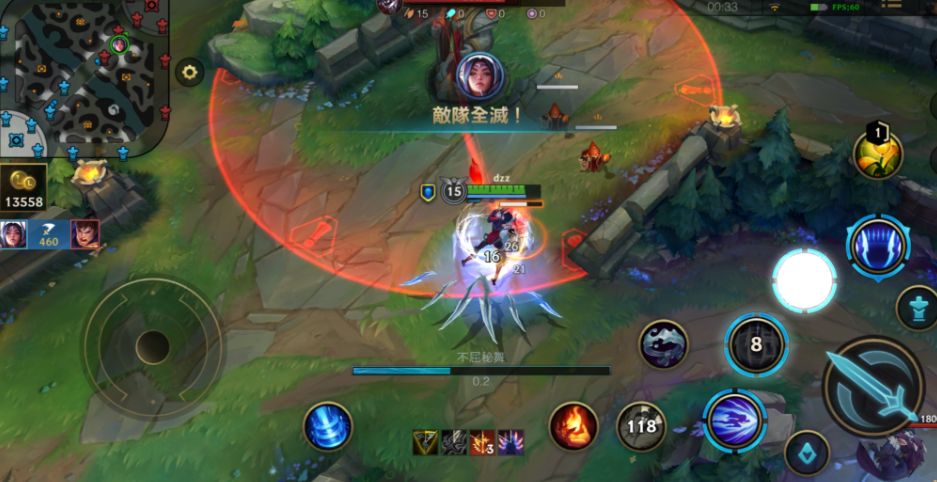
Task: Cast the blue blade-fan ability
Action: pos(877,245)
